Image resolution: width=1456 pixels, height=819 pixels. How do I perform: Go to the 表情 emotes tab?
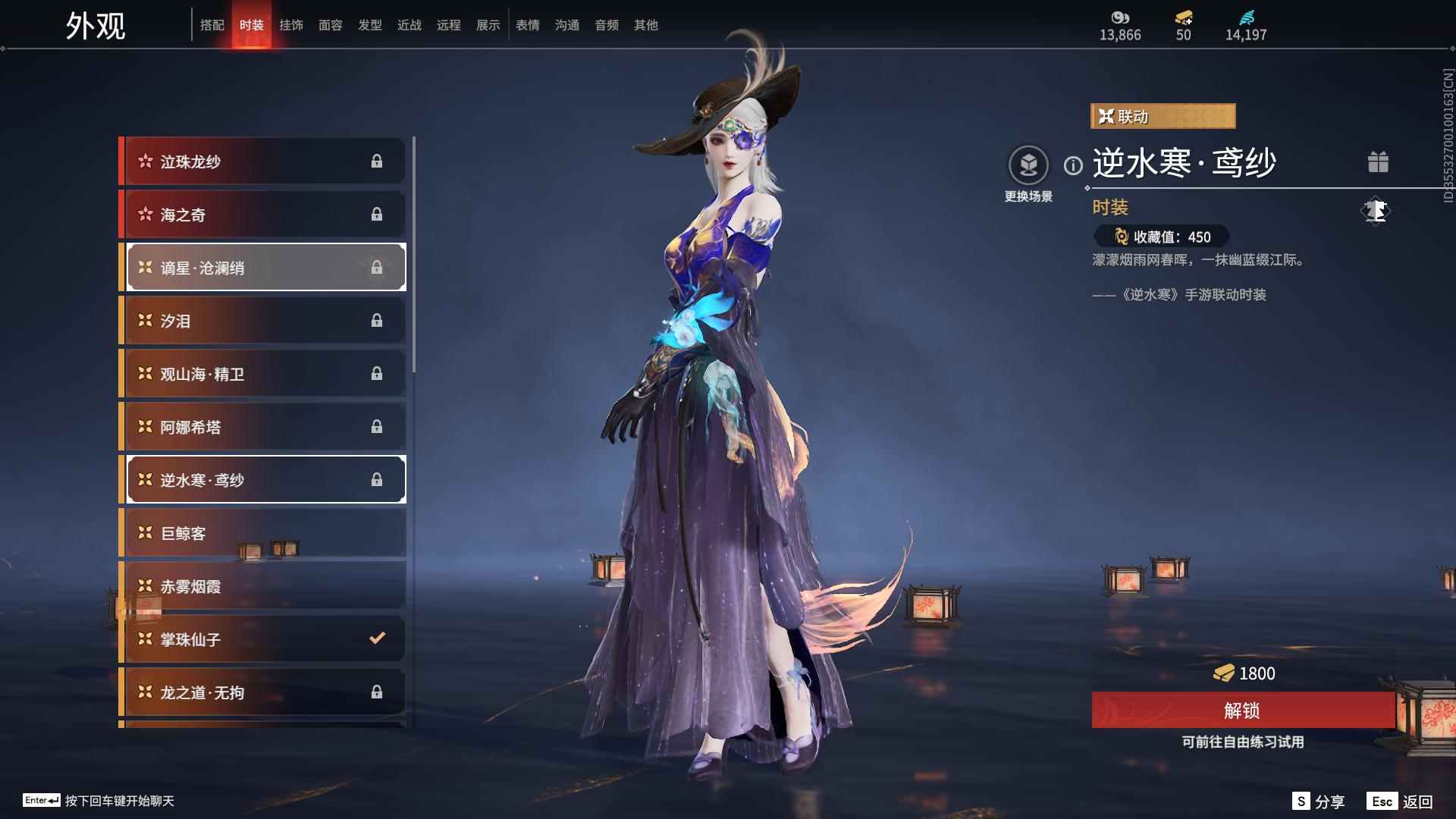527,25
